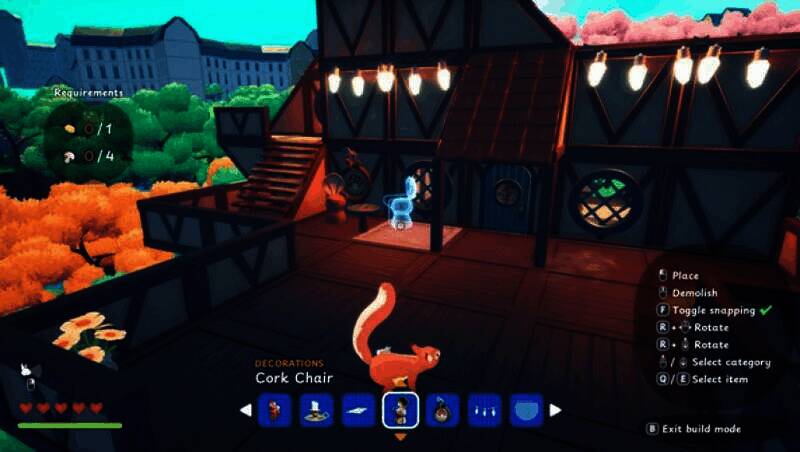Select the string lights decoration slot
Viewport: 800px width, 452px height.
pos(484,410)
